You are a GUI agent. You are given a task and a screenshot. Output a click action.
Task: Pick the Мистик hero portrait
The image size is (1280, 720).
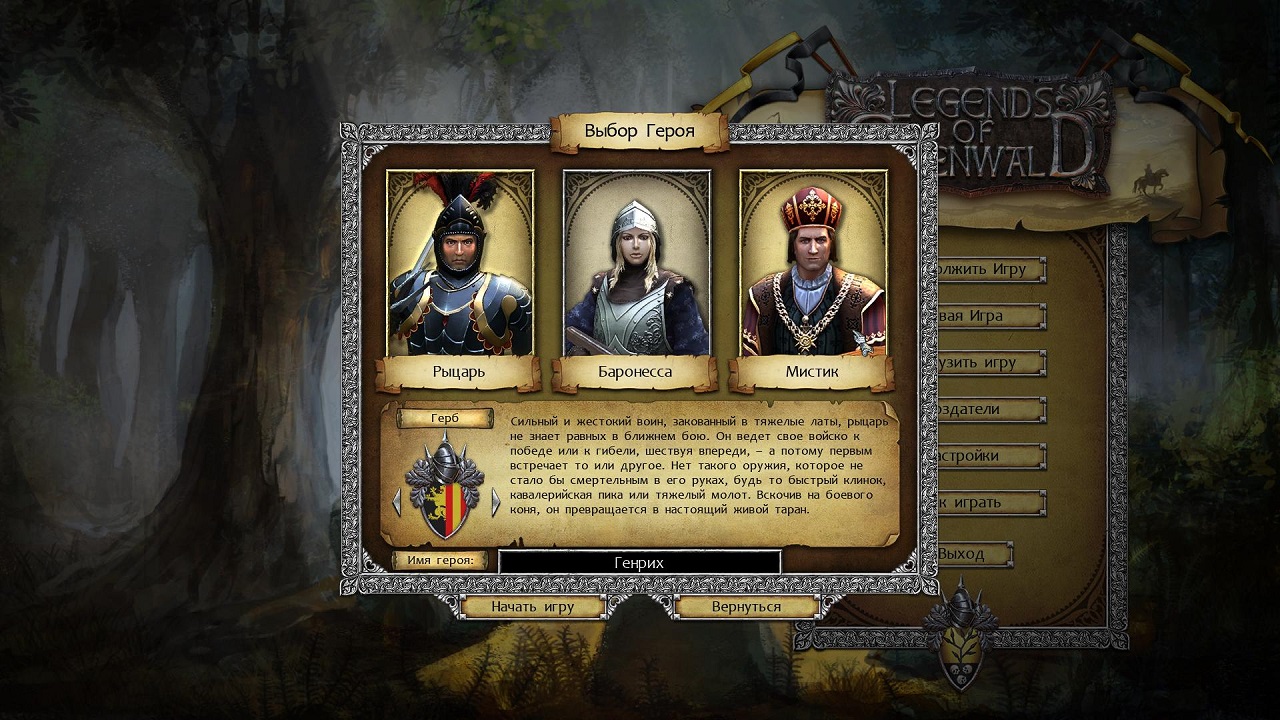point(813,264)
